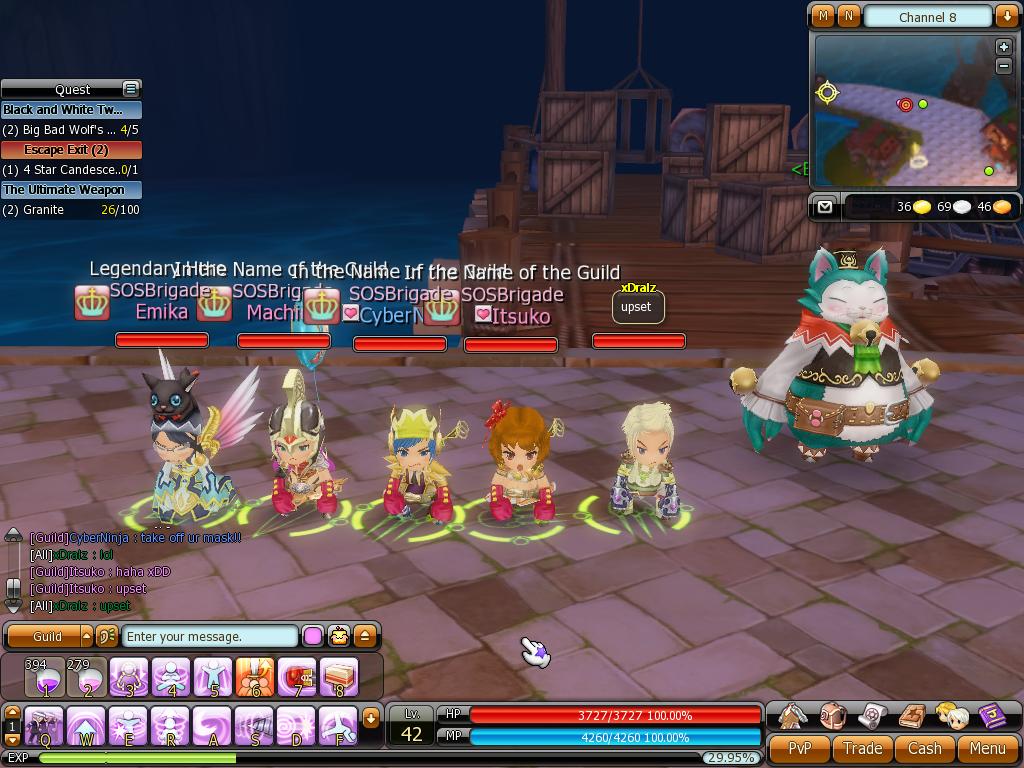Activate the skill bound to Q

(x=45, y=724)
